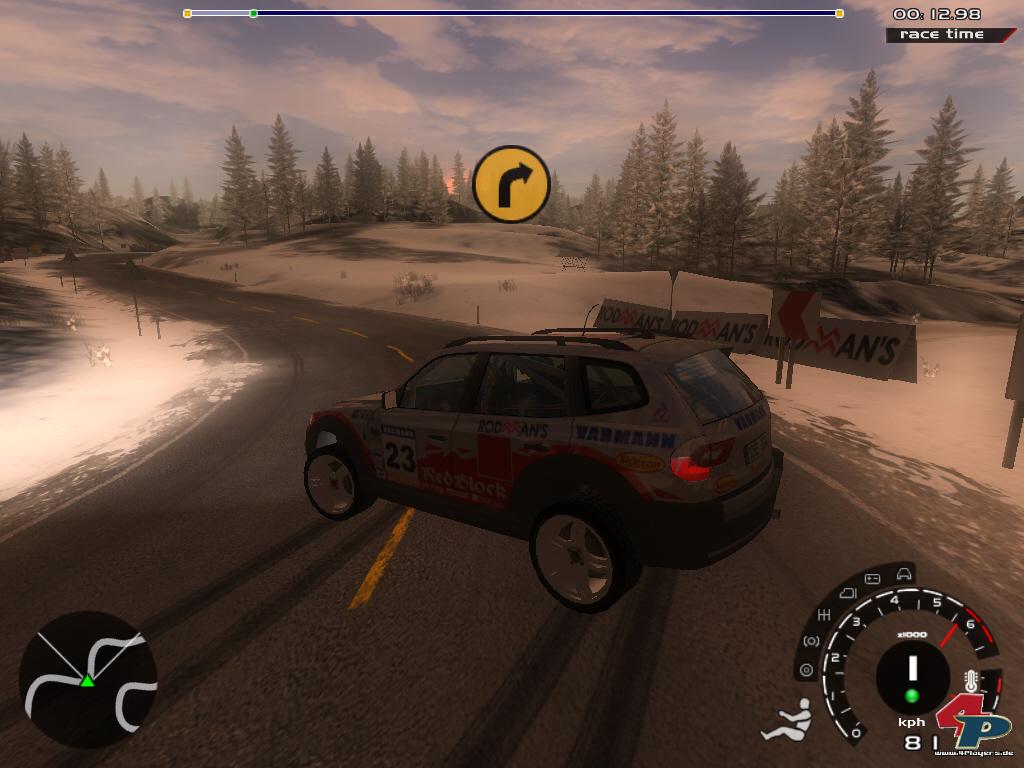Screen dimensions: 1024x768
Task: Click the green marker on progress bar
Action: 253,13
